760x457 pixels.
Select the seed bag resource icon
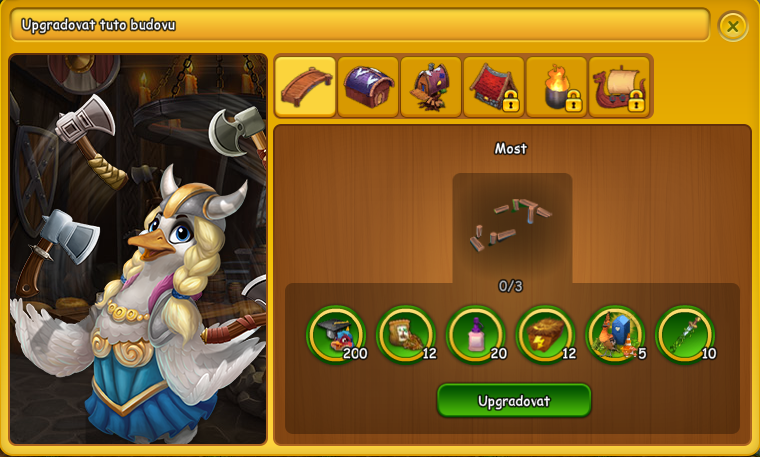(406, 335)
